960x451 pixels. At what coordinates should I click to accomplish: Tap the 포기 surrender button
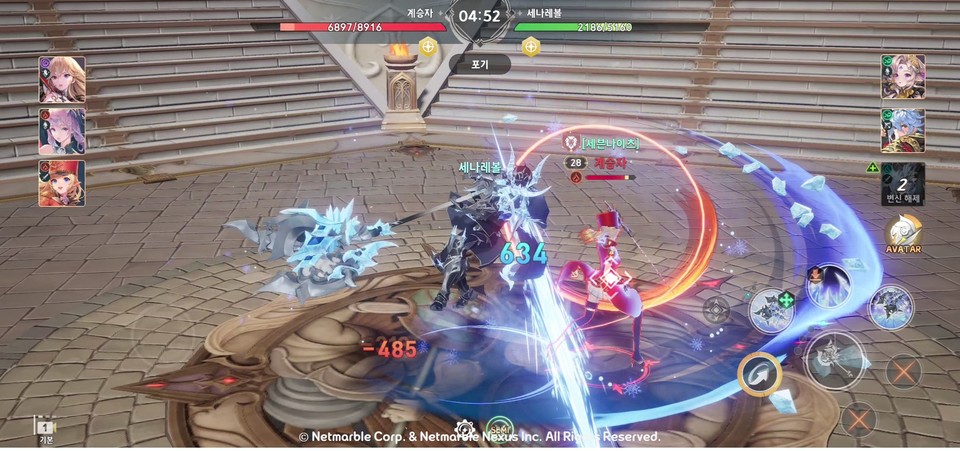[x=479, y=64]
